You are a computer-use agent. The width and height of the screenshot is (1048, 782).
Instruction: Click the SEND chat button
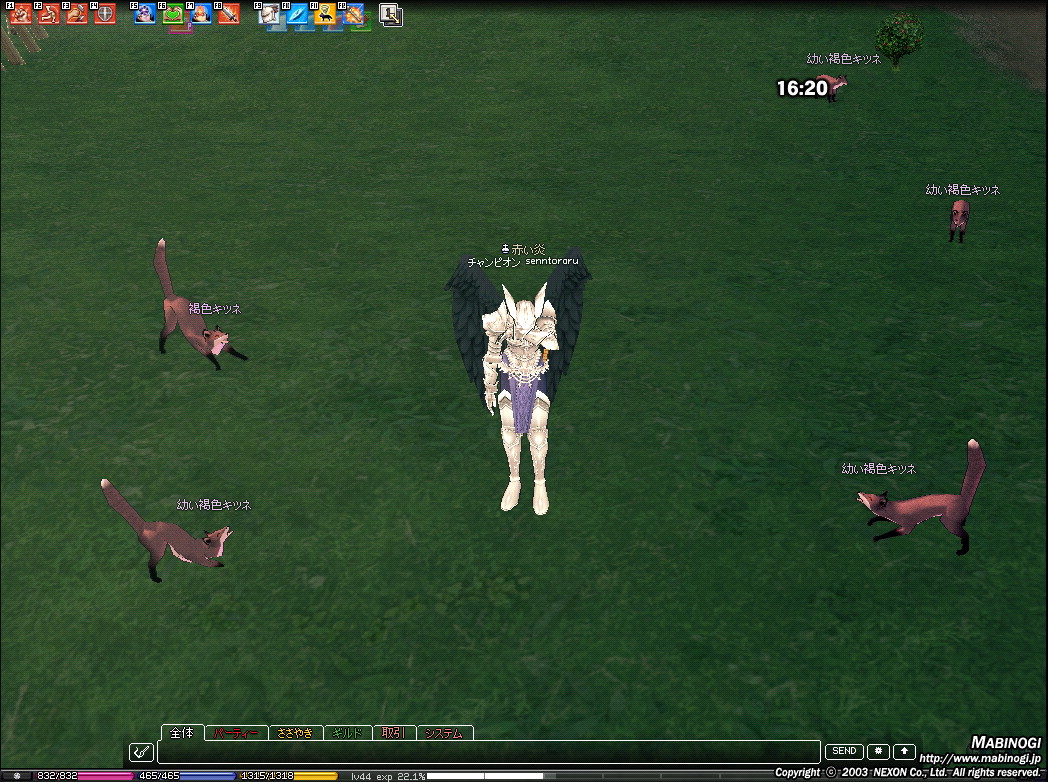[843, 751]
